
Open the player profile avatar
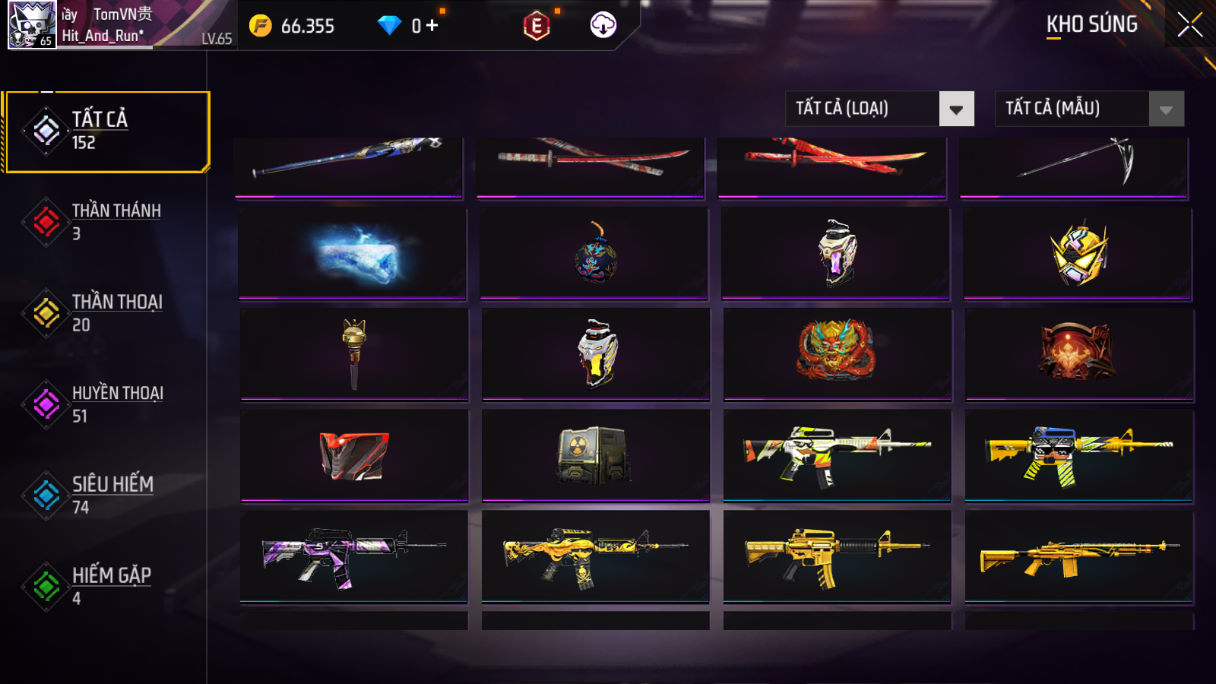pos(32,25)
